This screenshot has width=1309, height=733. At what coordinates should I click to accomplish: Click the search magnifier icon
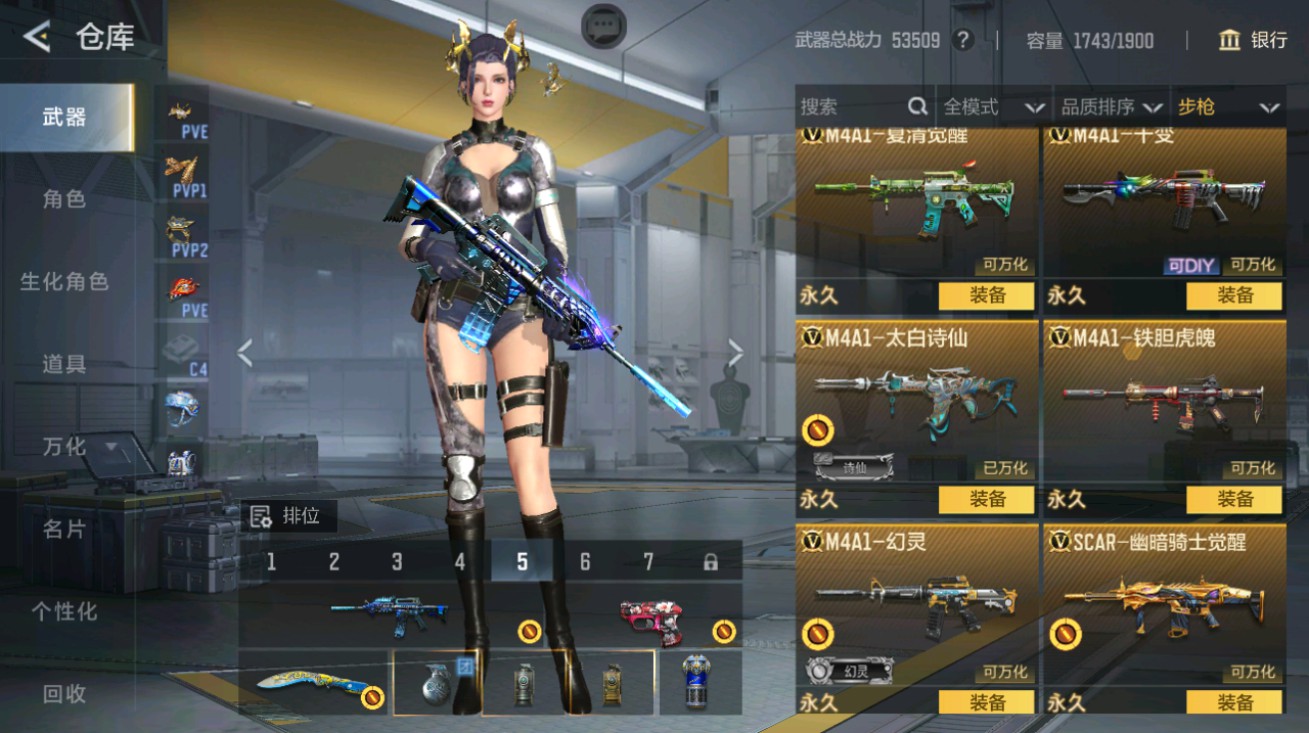(916, 106)
